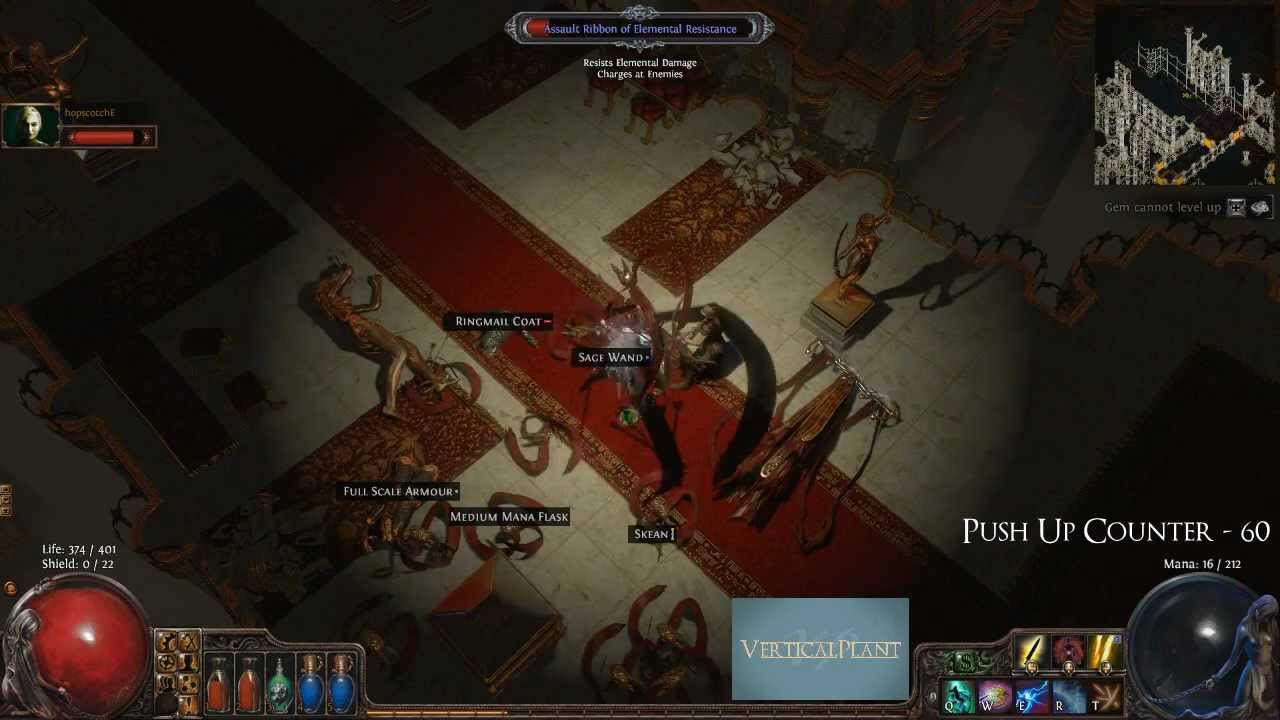
Task: Activate the teal Q skill icon
Action: 959,695
